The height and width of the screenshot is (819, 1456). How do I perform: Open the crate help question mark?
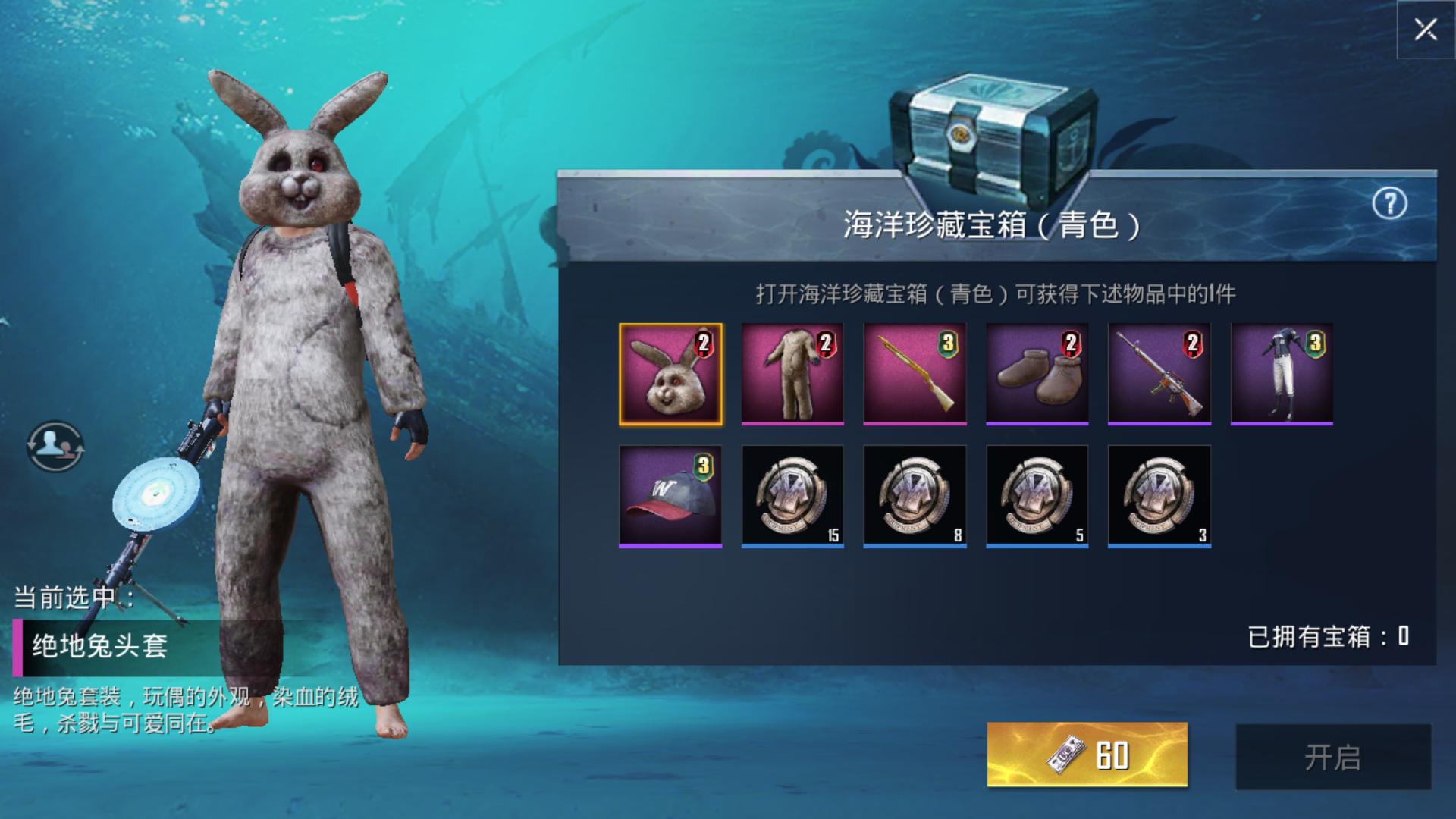(1389, 203)
